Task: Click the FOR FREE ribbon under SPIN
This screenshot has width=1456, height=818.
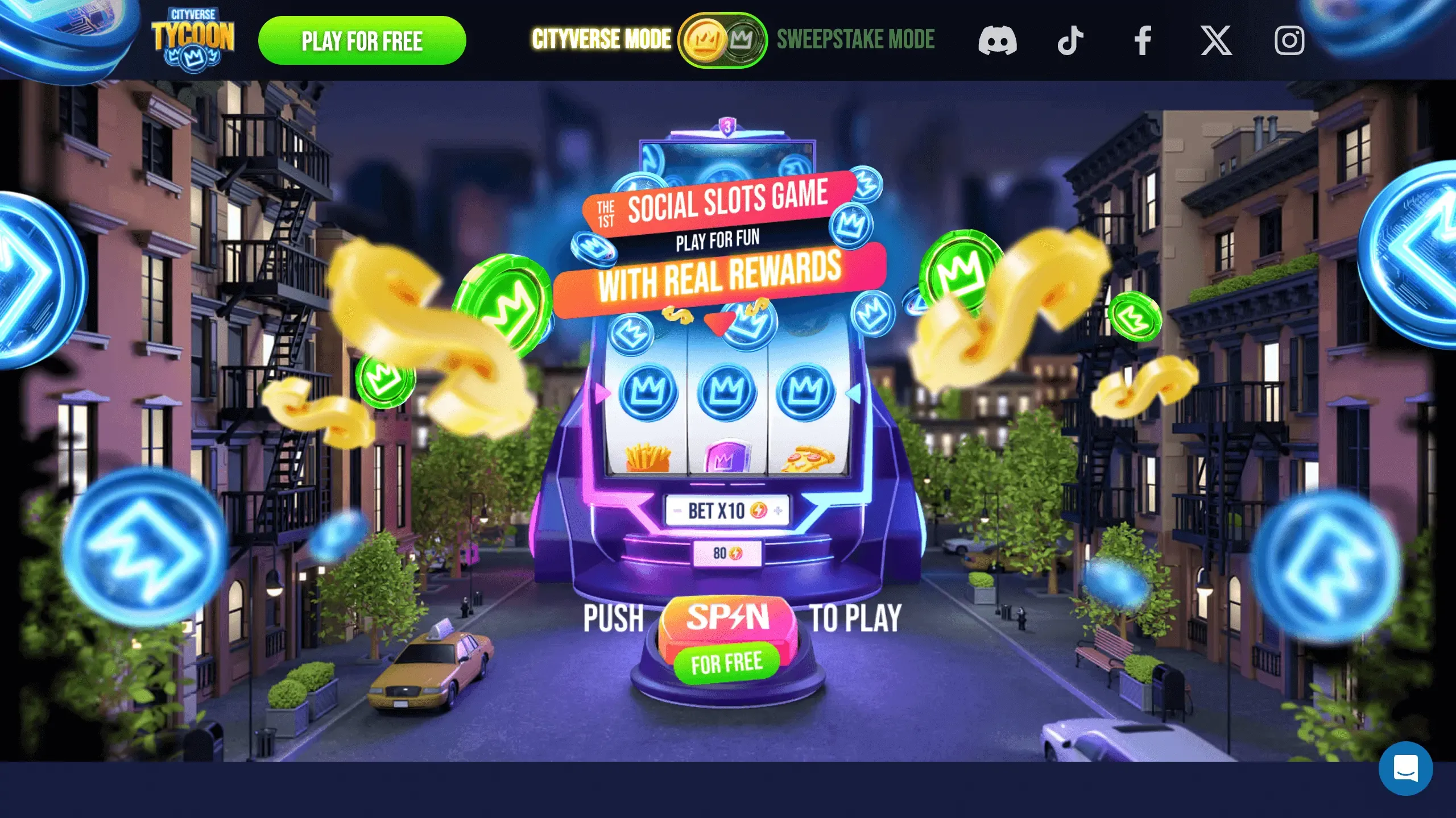Action: click(x=727, y=661)
